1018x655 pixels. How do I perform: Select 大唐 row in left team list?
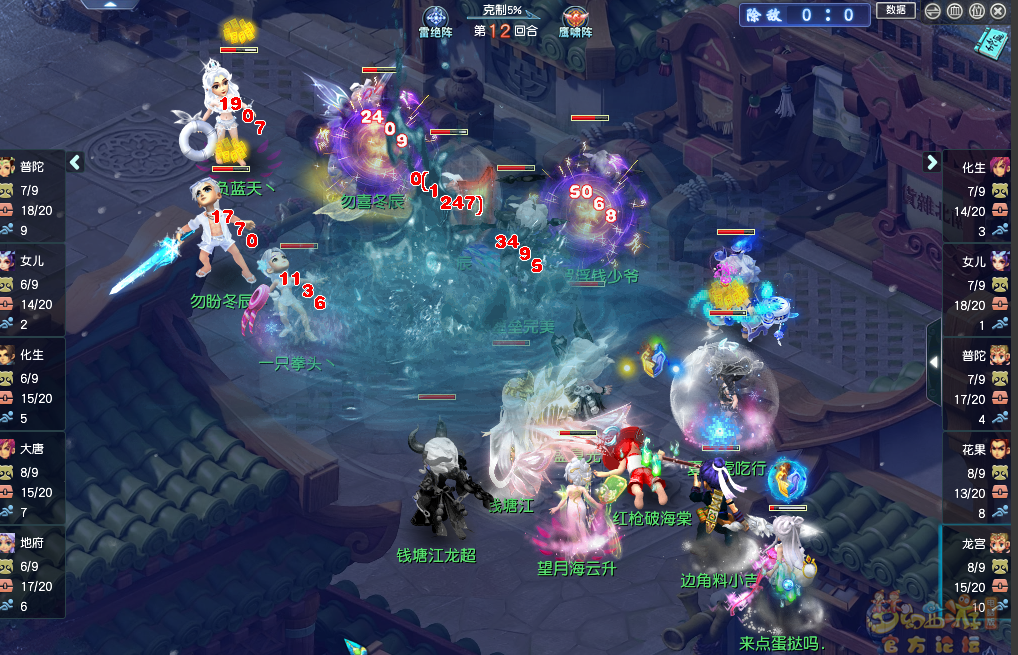coord(32,478)
